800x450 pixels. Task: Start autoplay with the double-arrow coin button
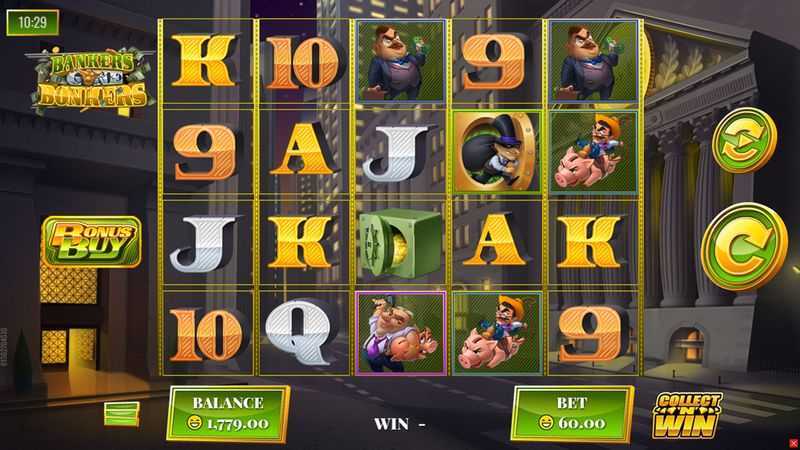tap(743, 141)
